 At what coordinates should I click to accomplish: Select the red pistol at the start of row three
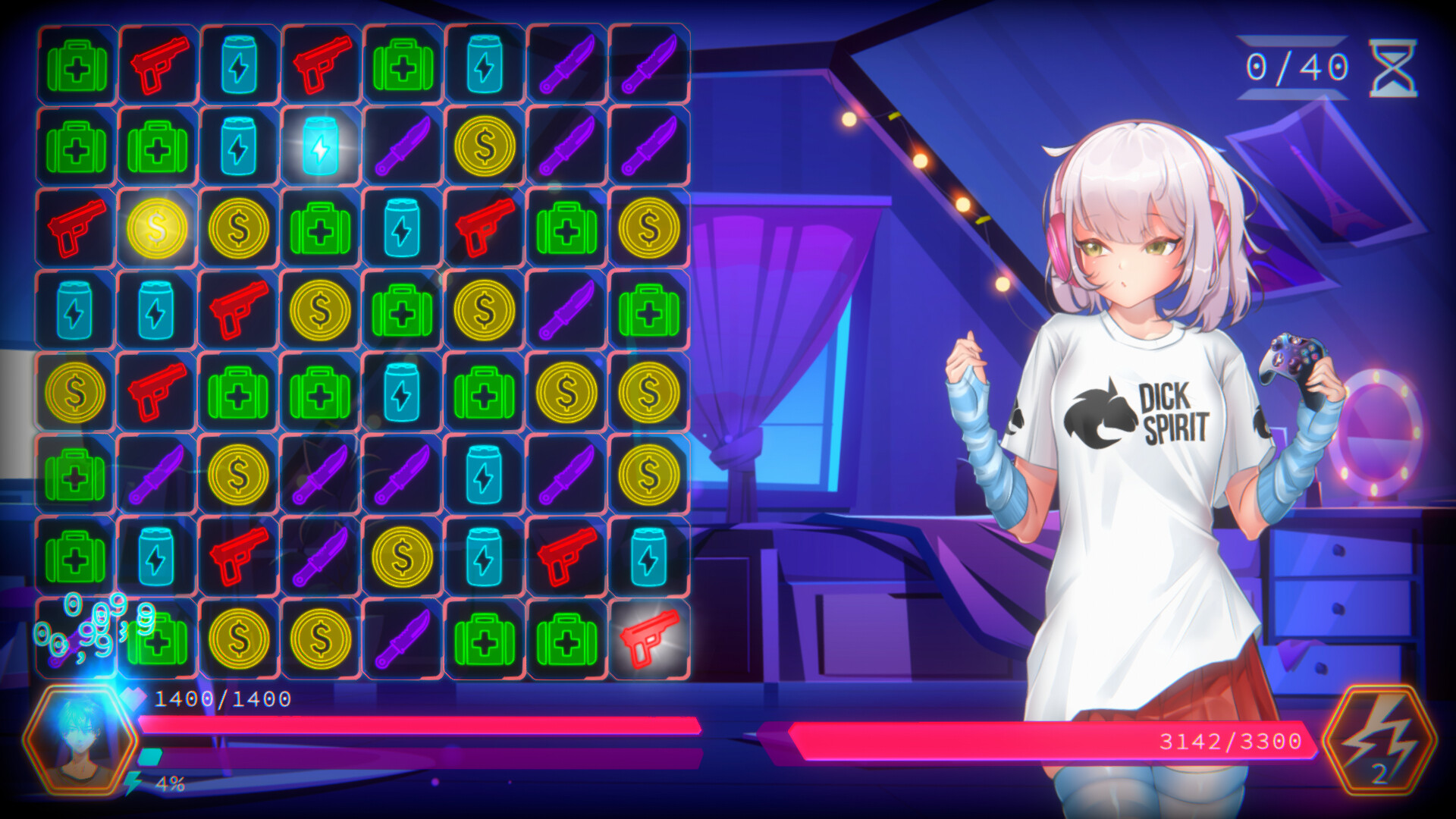click(74, 227)
